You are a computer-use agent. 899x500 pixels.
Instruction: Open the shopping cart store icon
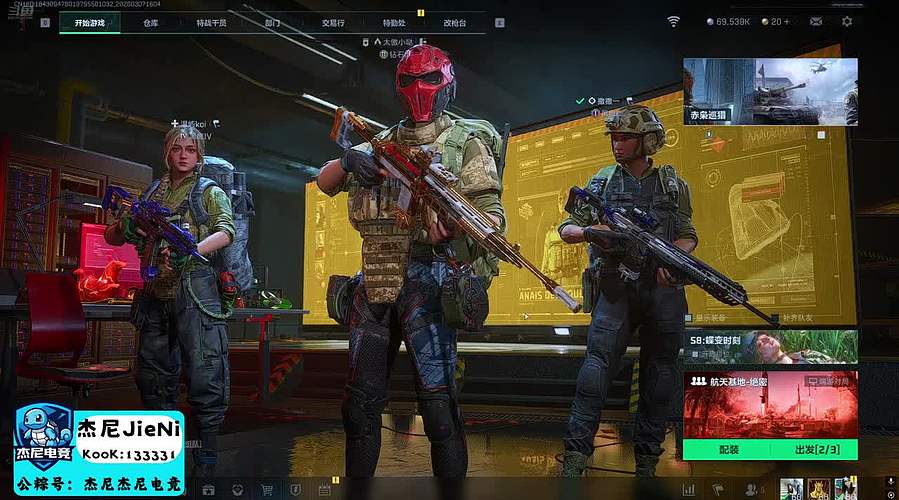(x=267, y=490)
